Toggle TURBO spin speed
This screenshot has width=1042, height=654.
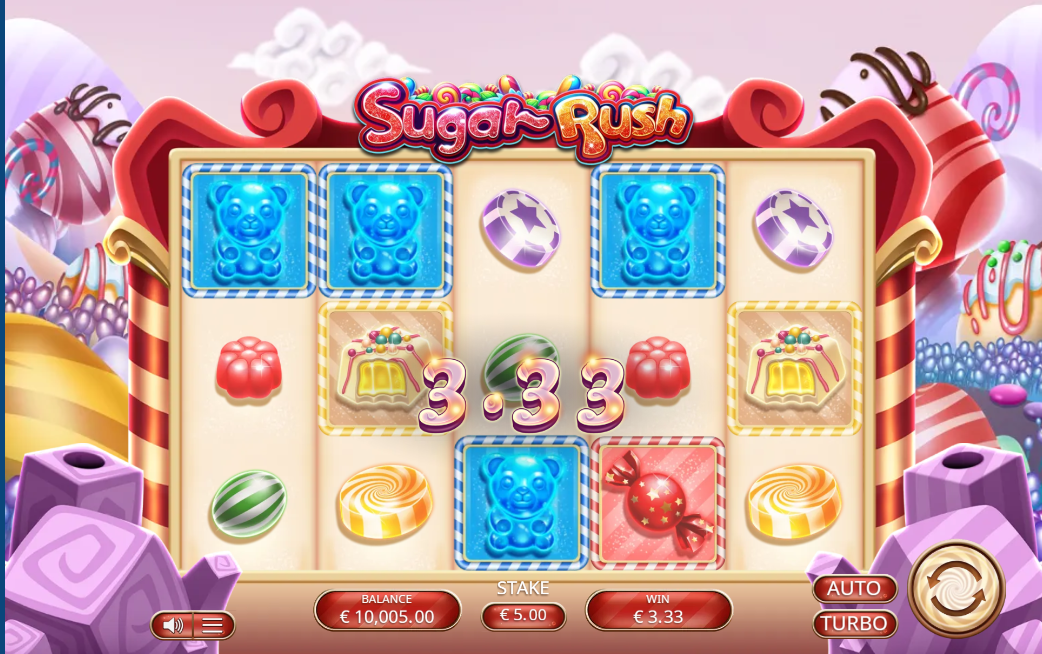(854, 623)
